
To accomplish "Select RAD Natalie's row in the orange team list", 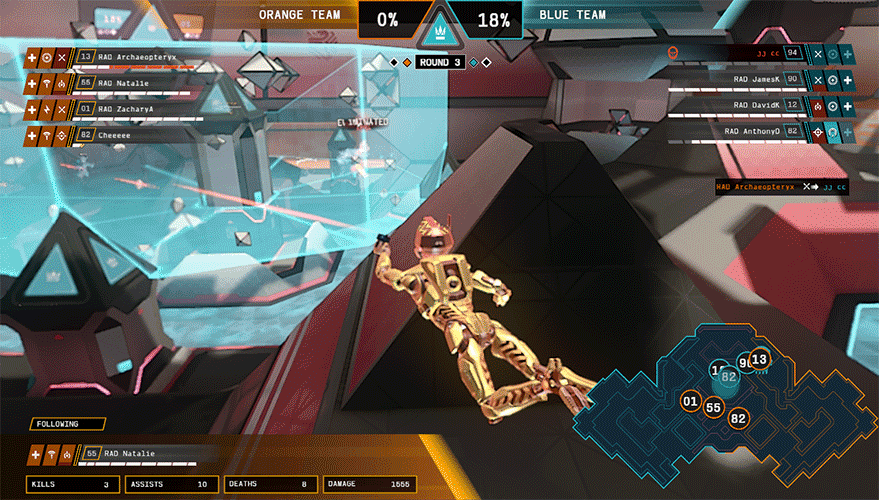I will pos(125,83).
